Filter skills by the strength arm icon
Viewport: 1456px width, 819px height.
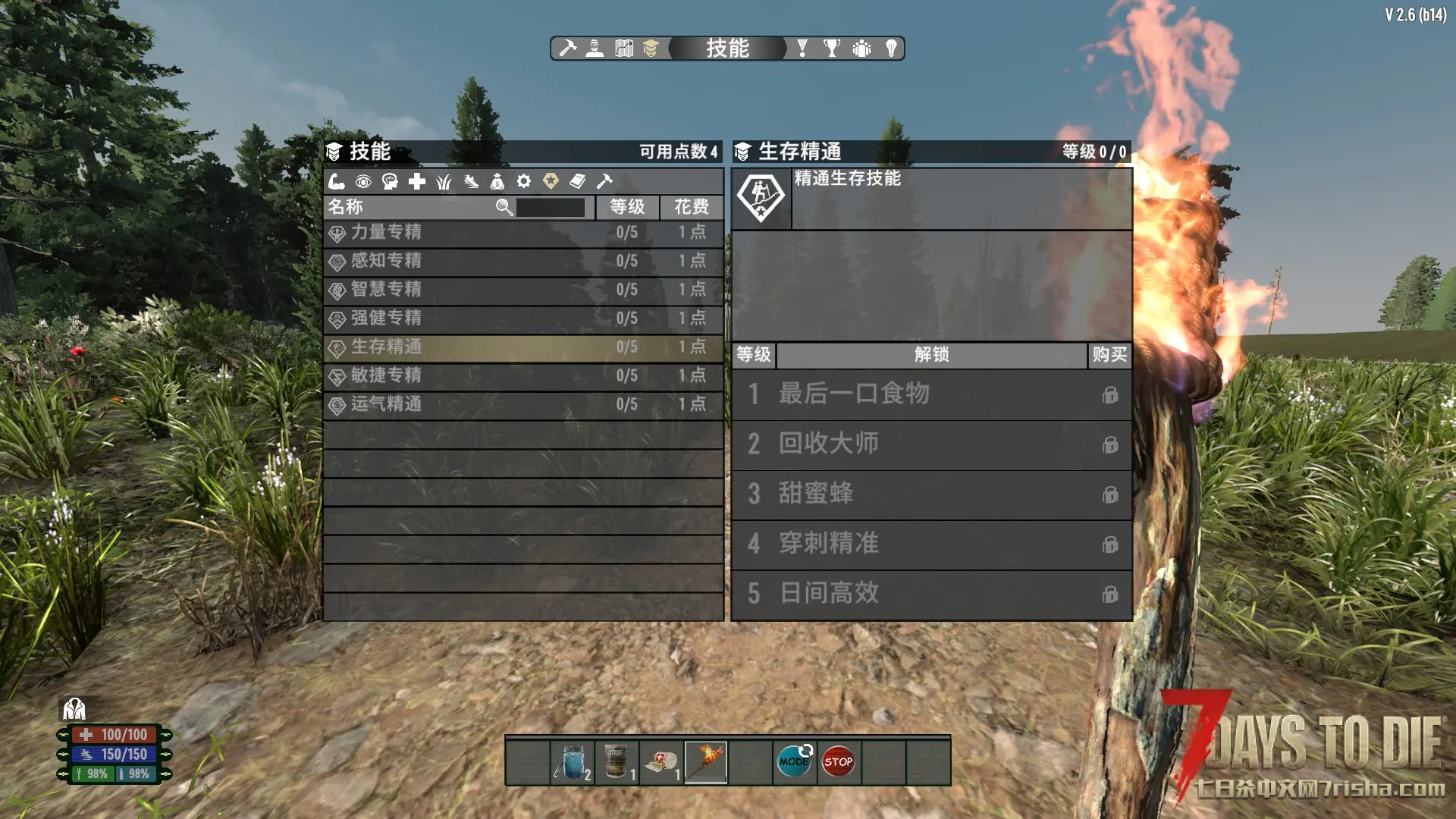click(x=337, y=181)
